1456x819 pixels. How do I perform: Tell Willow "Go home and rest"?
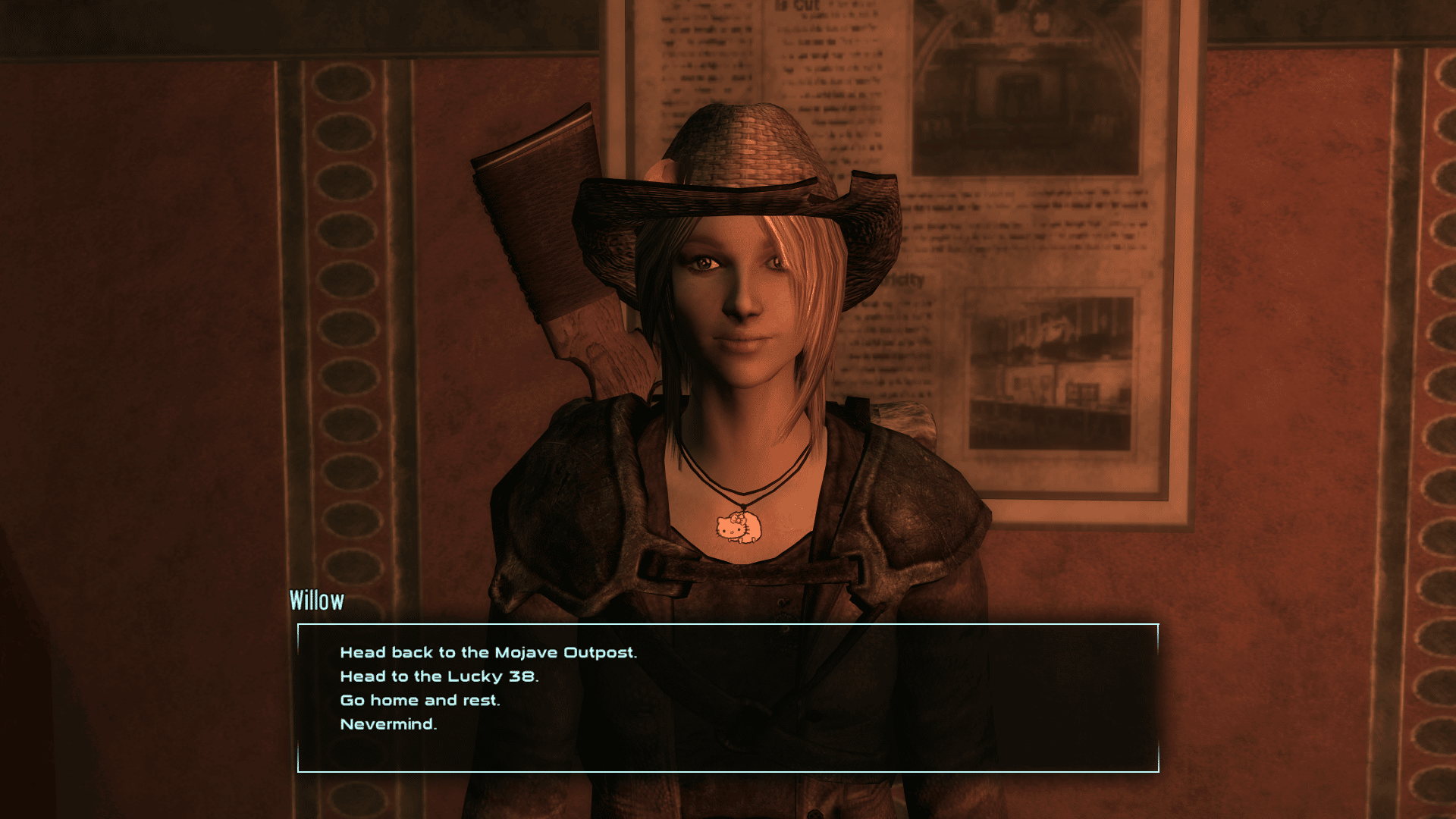tap(420, 700)
